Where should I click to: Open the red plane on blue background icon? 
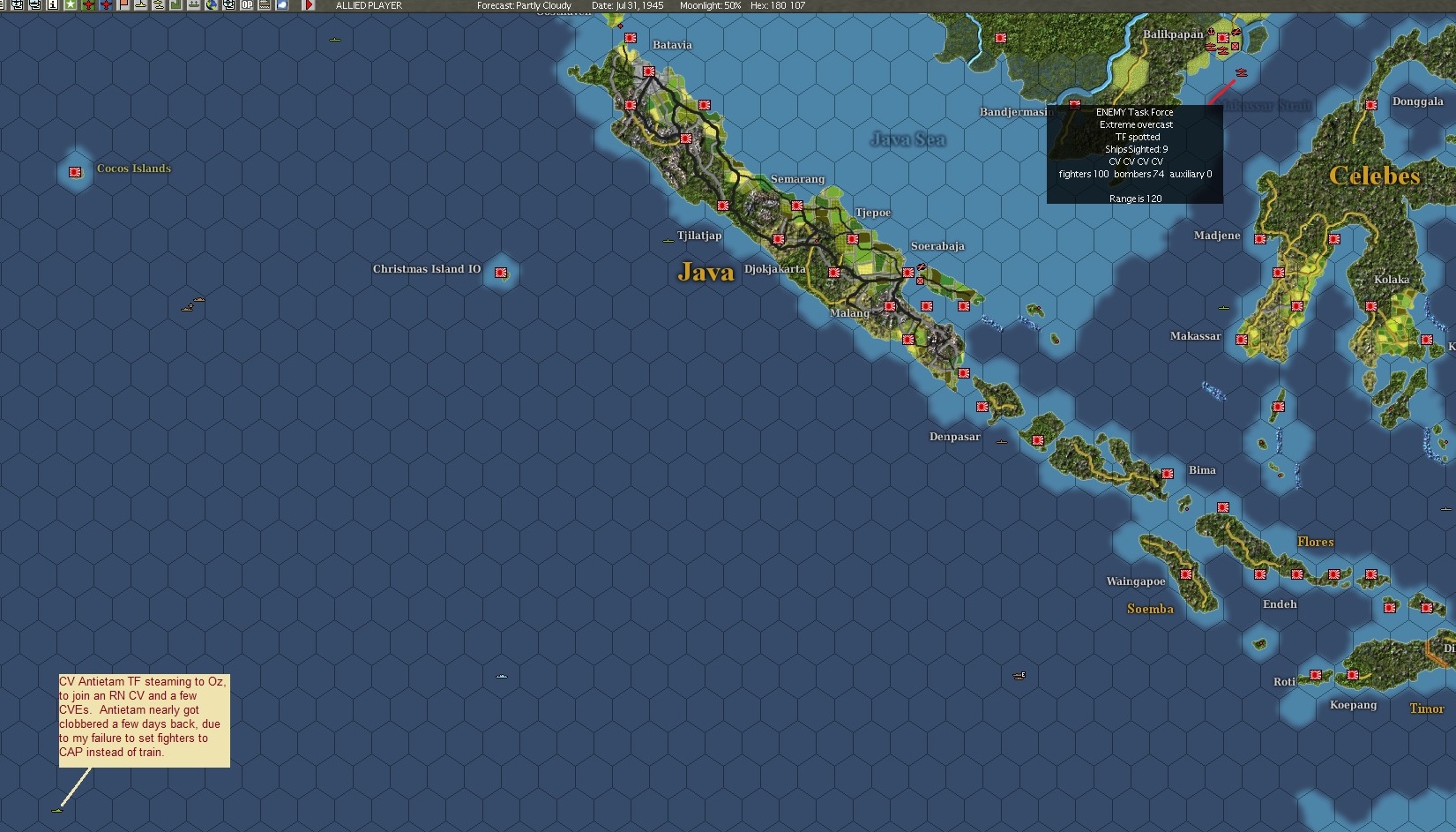click(x=106, y=4)
